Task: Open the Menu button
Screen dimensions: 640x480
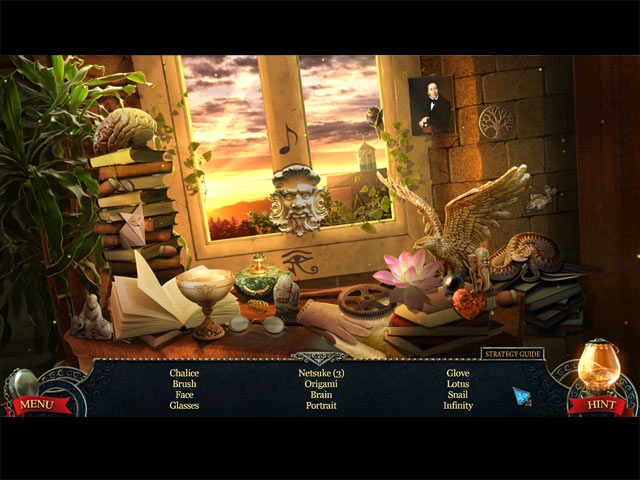Action: [x=36, y=404]
